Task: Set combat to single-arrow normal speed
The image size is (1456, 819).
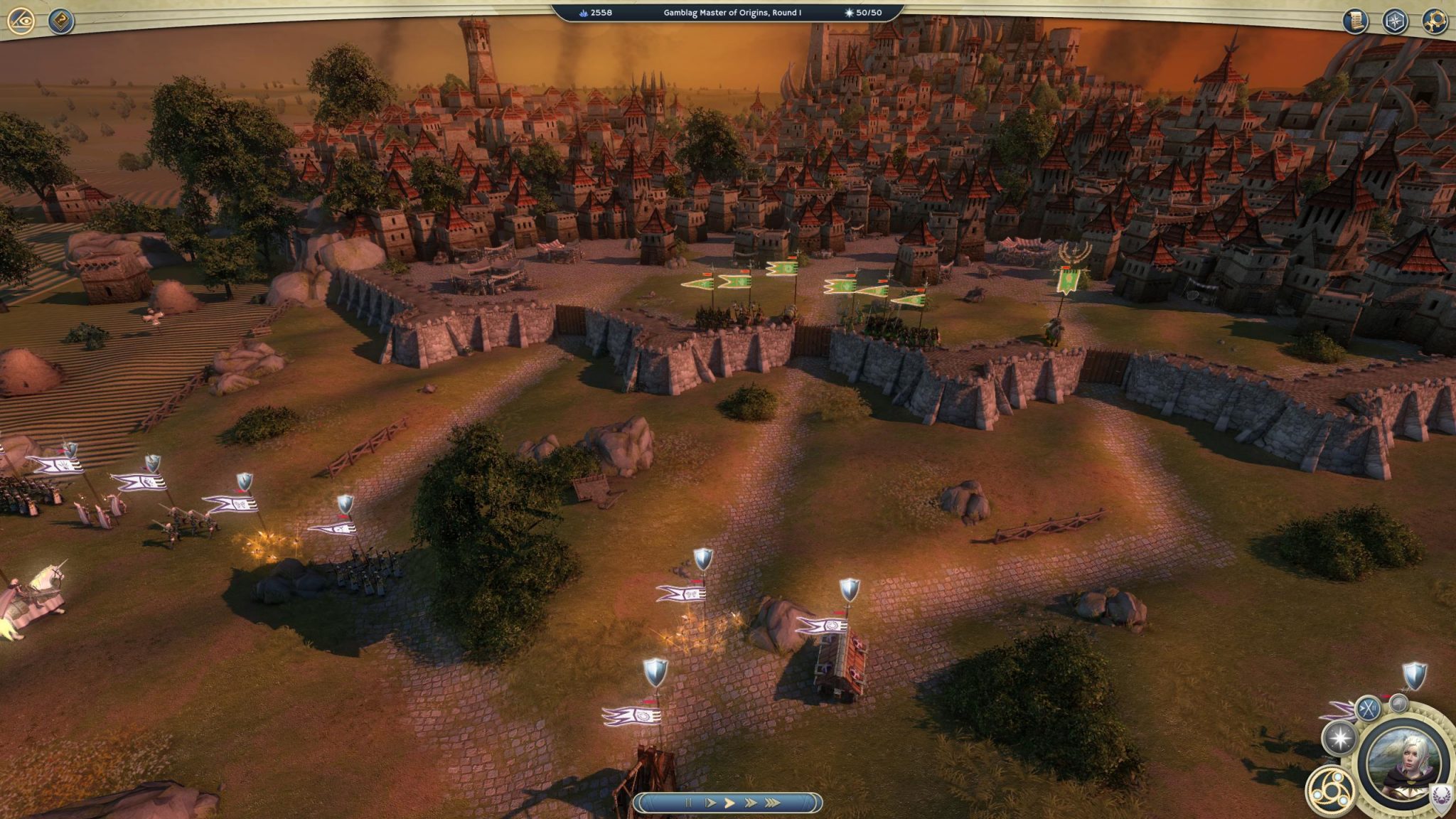Action: pyautogui.click(x=729, y=803)
